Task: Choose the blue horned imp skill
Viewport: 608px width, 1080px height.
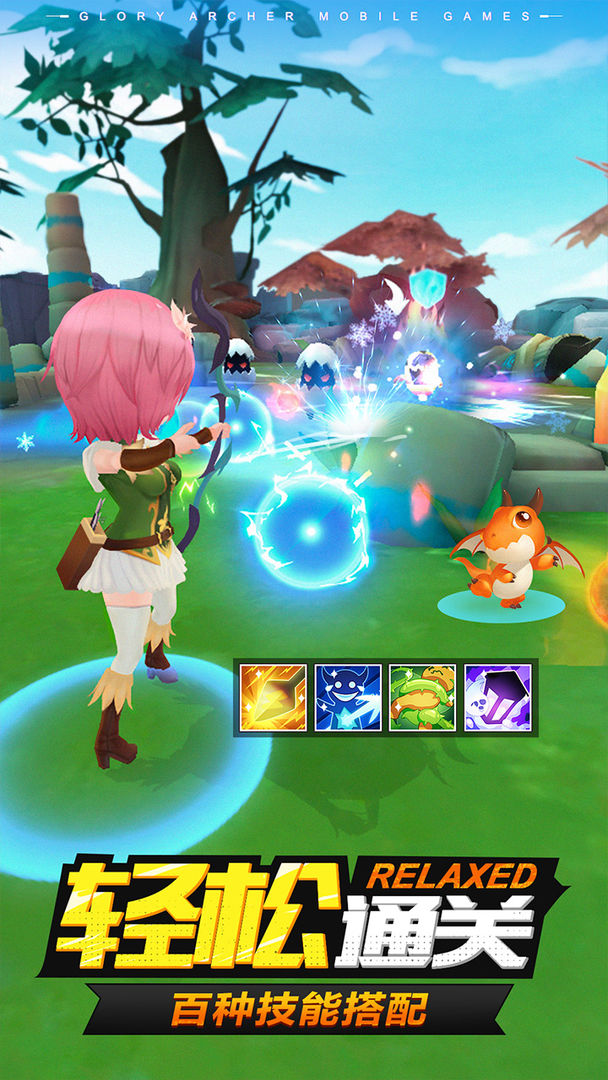Action: pyautogui.click(x=348, y=697)
